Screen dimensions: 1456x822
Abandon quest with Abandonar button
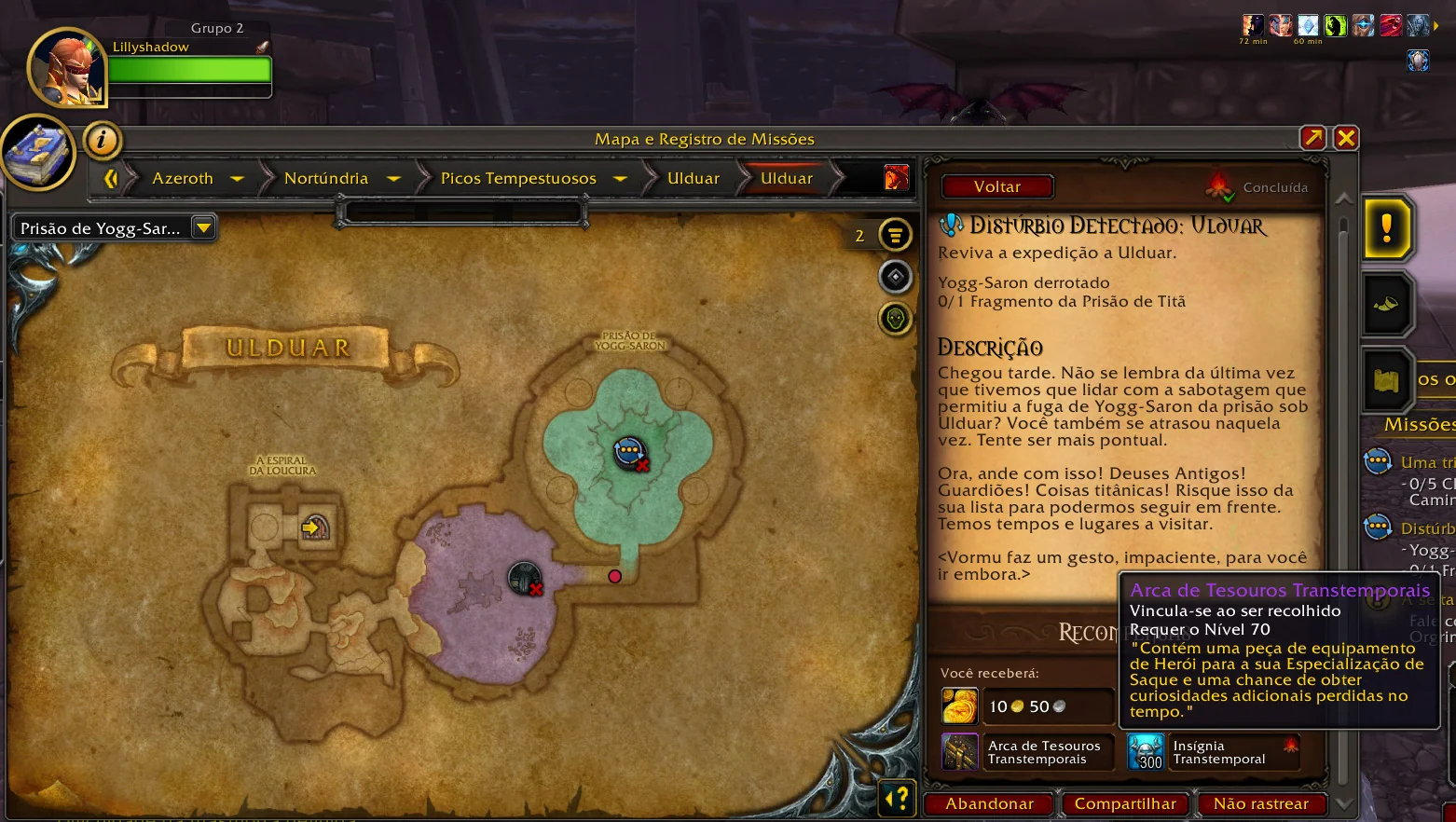[989, 803]
